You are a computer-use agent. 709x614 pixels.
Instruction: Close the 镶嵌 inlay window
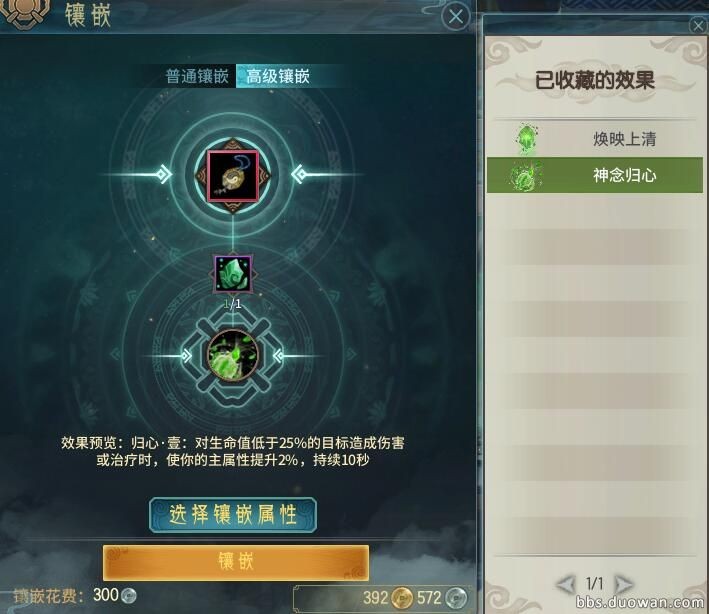[x=455, y=16]
